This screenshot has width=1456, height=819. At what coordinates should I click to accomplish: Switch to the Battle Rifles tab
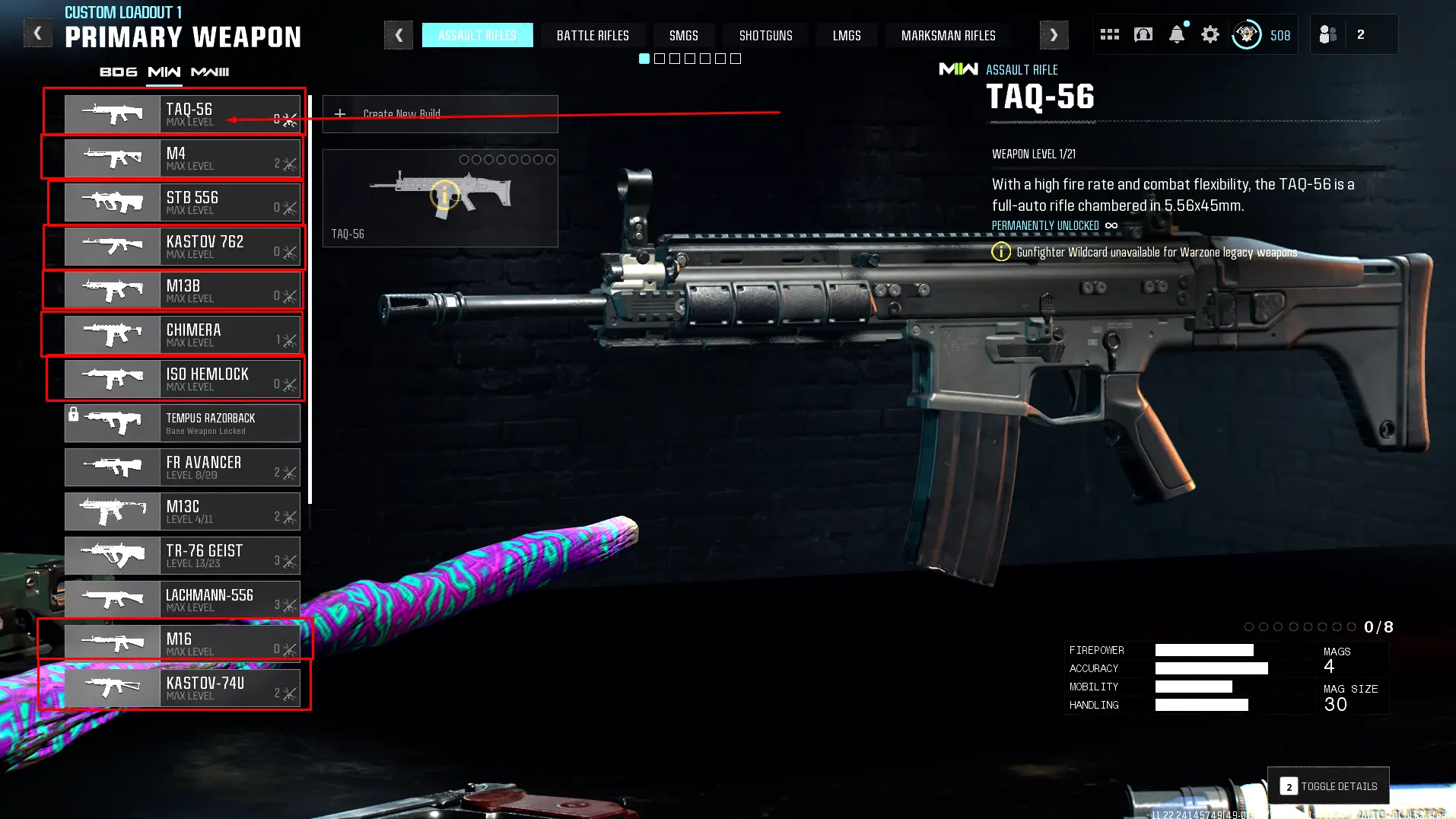[593, 36]
